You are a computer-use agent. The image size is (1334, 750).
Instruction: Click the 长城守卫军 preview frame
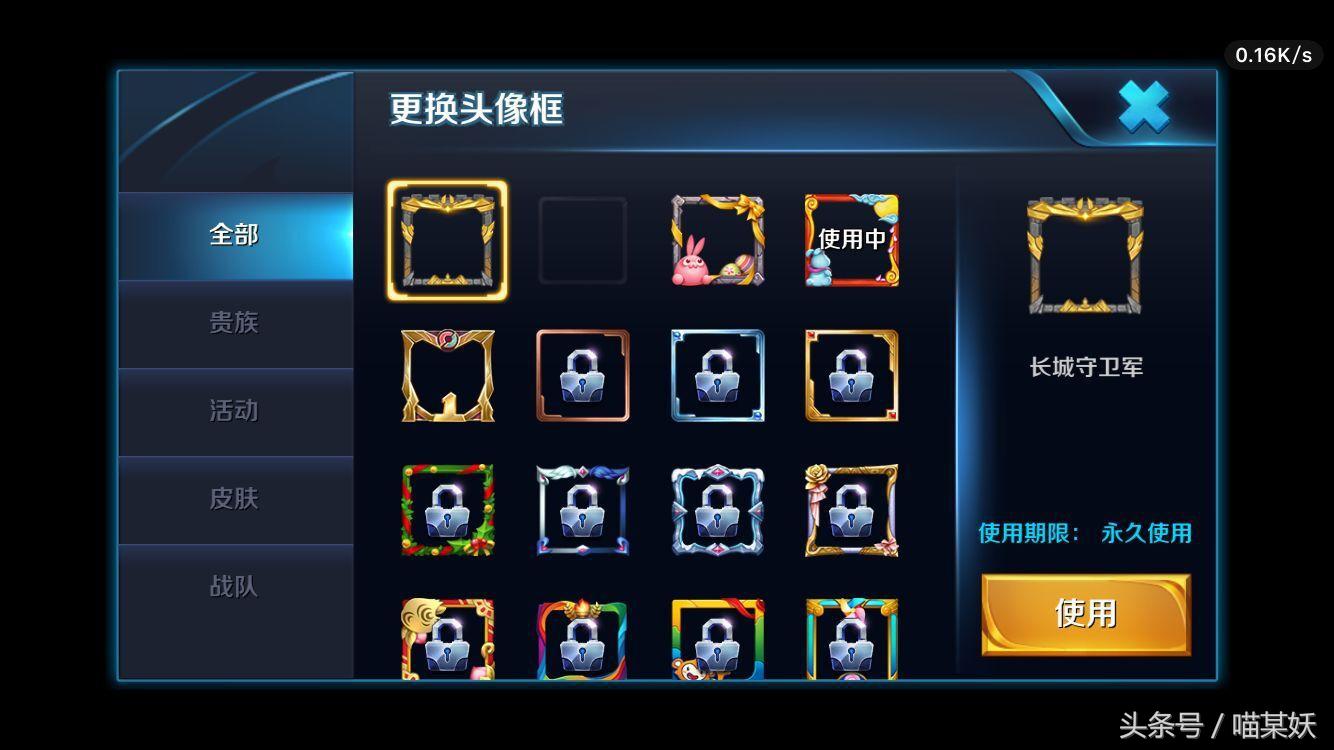tap(1084, 255)
